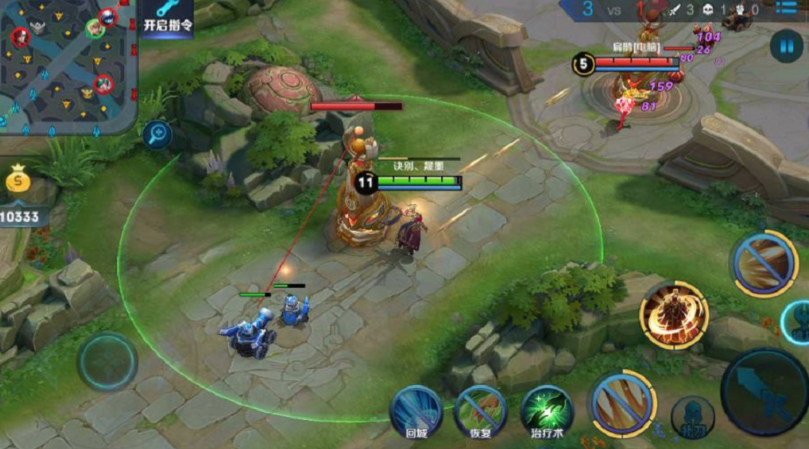Image resolution: width=809 pixels, height=449 pixels.
Task: Cast the 治疗术 heal spell
Action: click(x=547, y=410)
